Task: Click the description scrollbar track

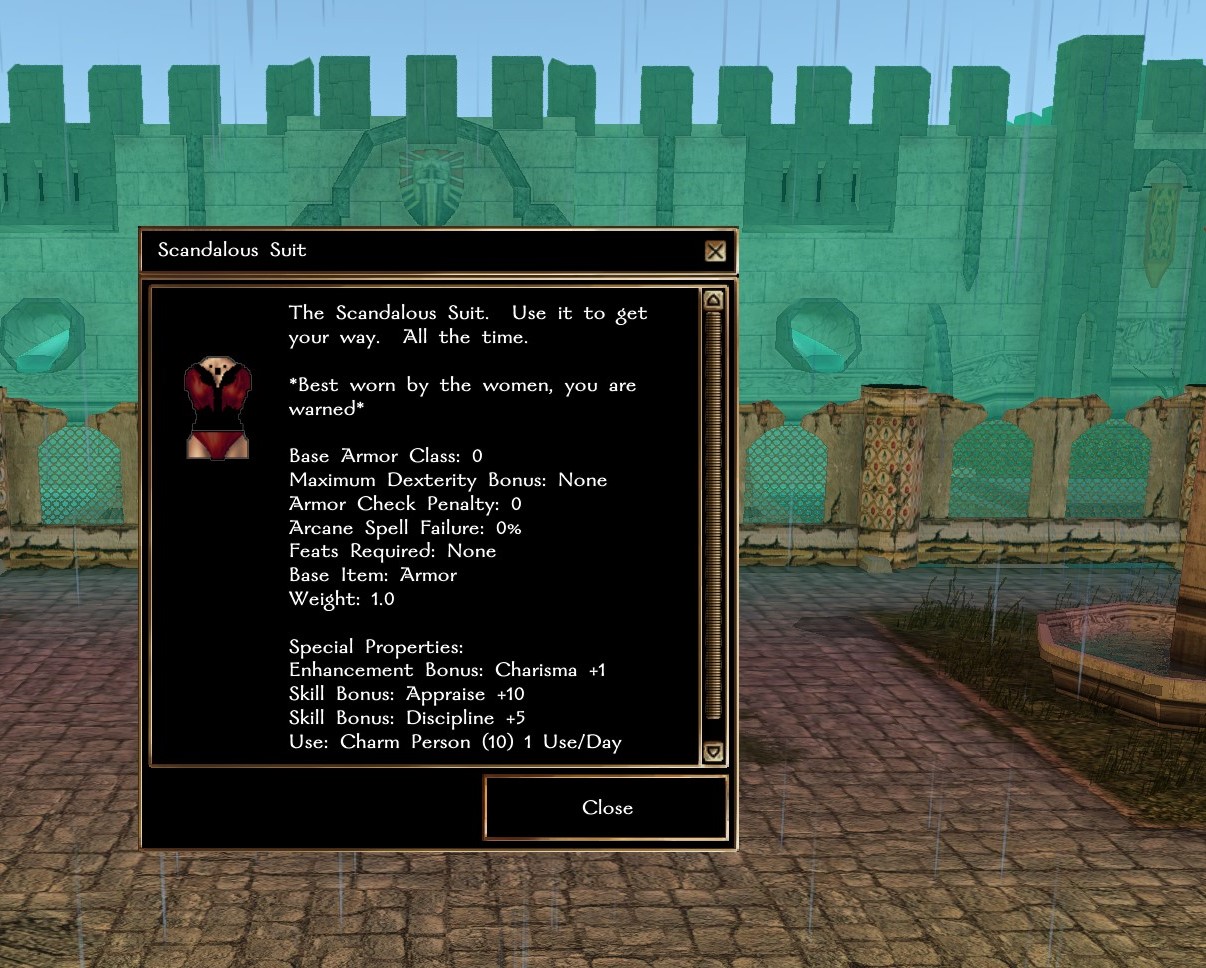Action: [x=713, y=520]
